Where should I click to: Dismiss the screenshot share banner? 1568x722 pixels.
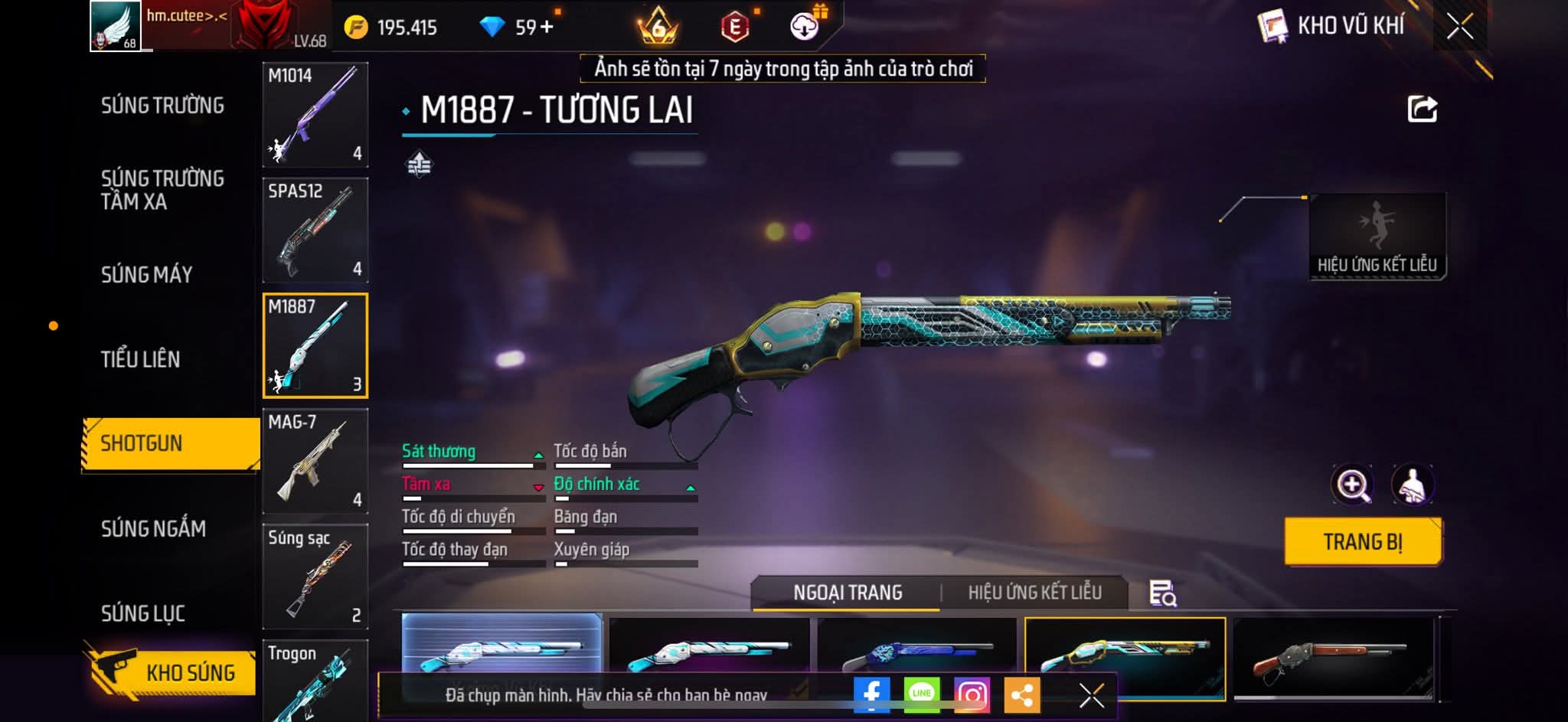pos(1091,695)
